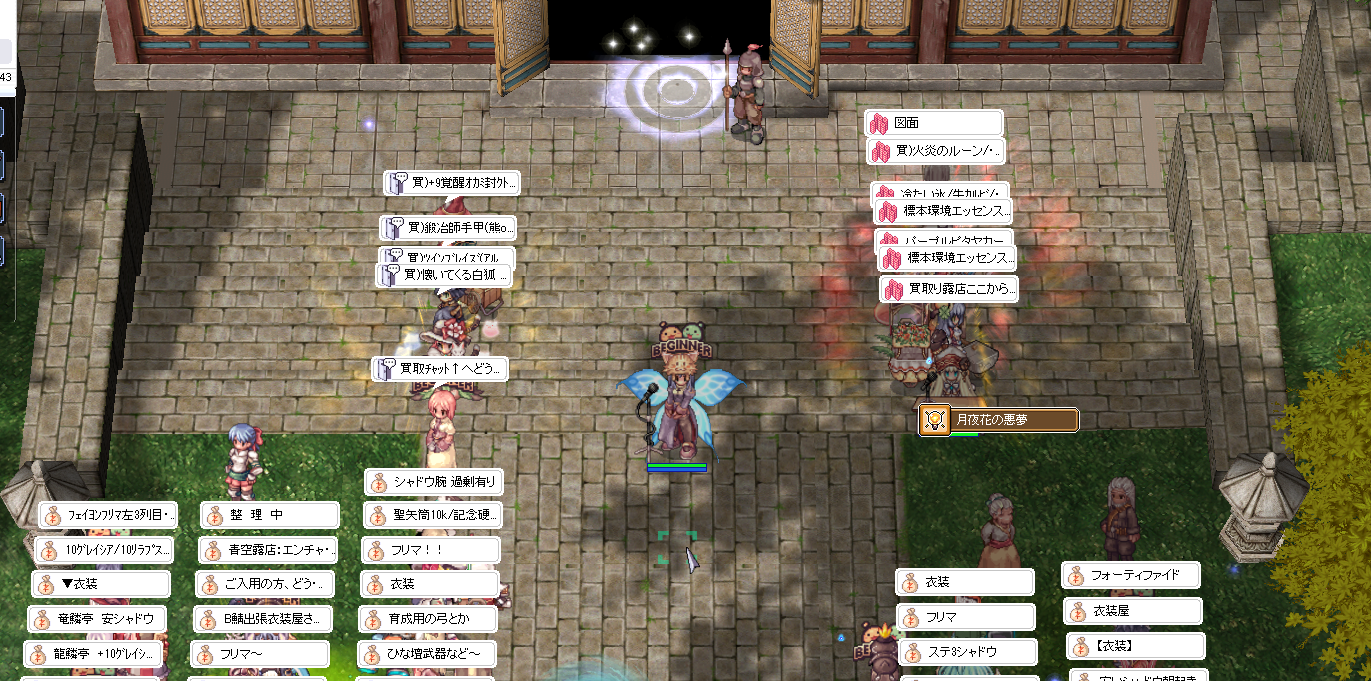Open the 青空露店 vendor shop sign
Viewport: 1371px width, 681px height.
[268, 550]
